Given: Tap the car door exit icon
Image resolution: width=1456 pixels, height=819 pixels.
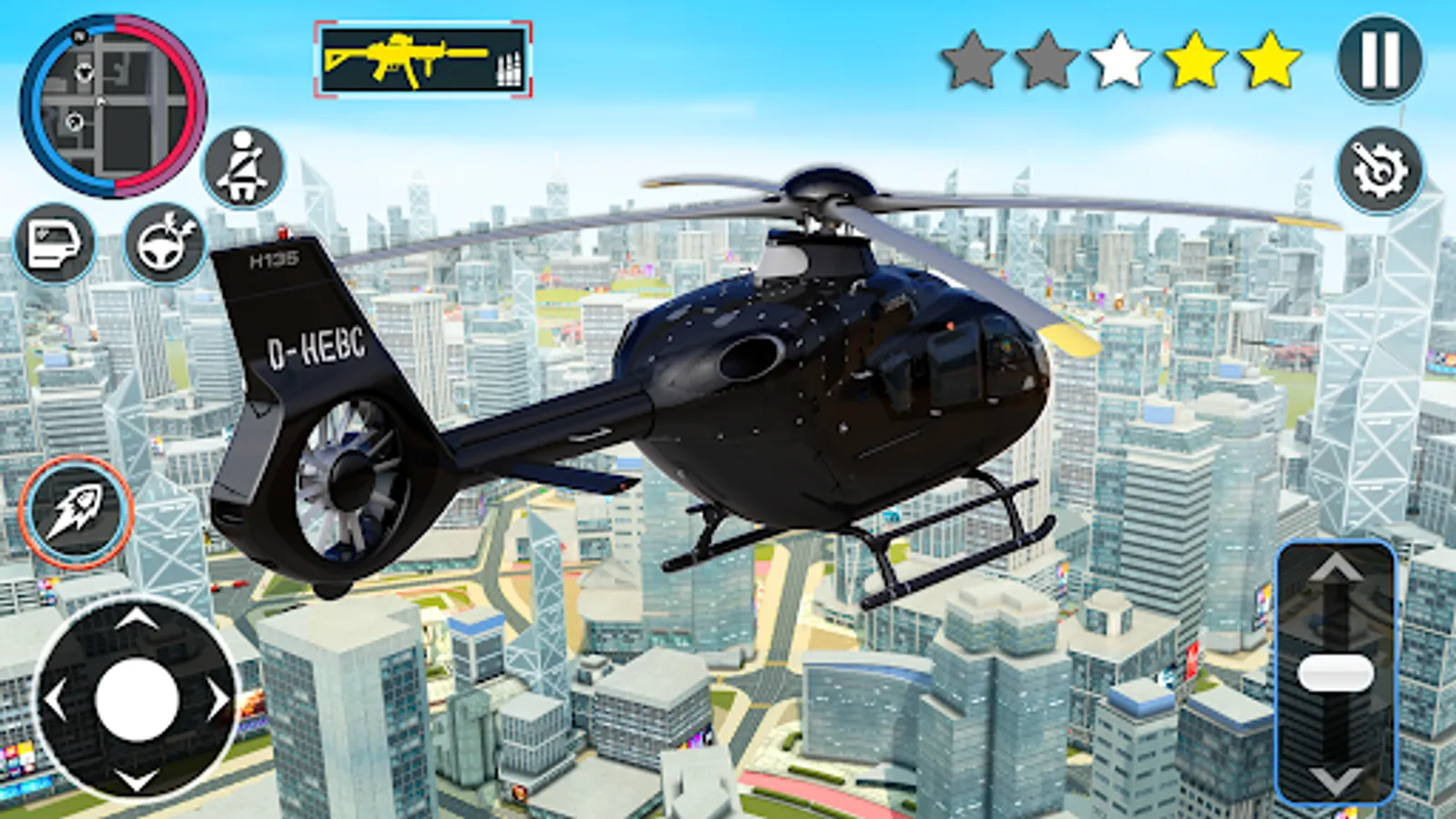Looking at the screenshot, I should 55,244.
